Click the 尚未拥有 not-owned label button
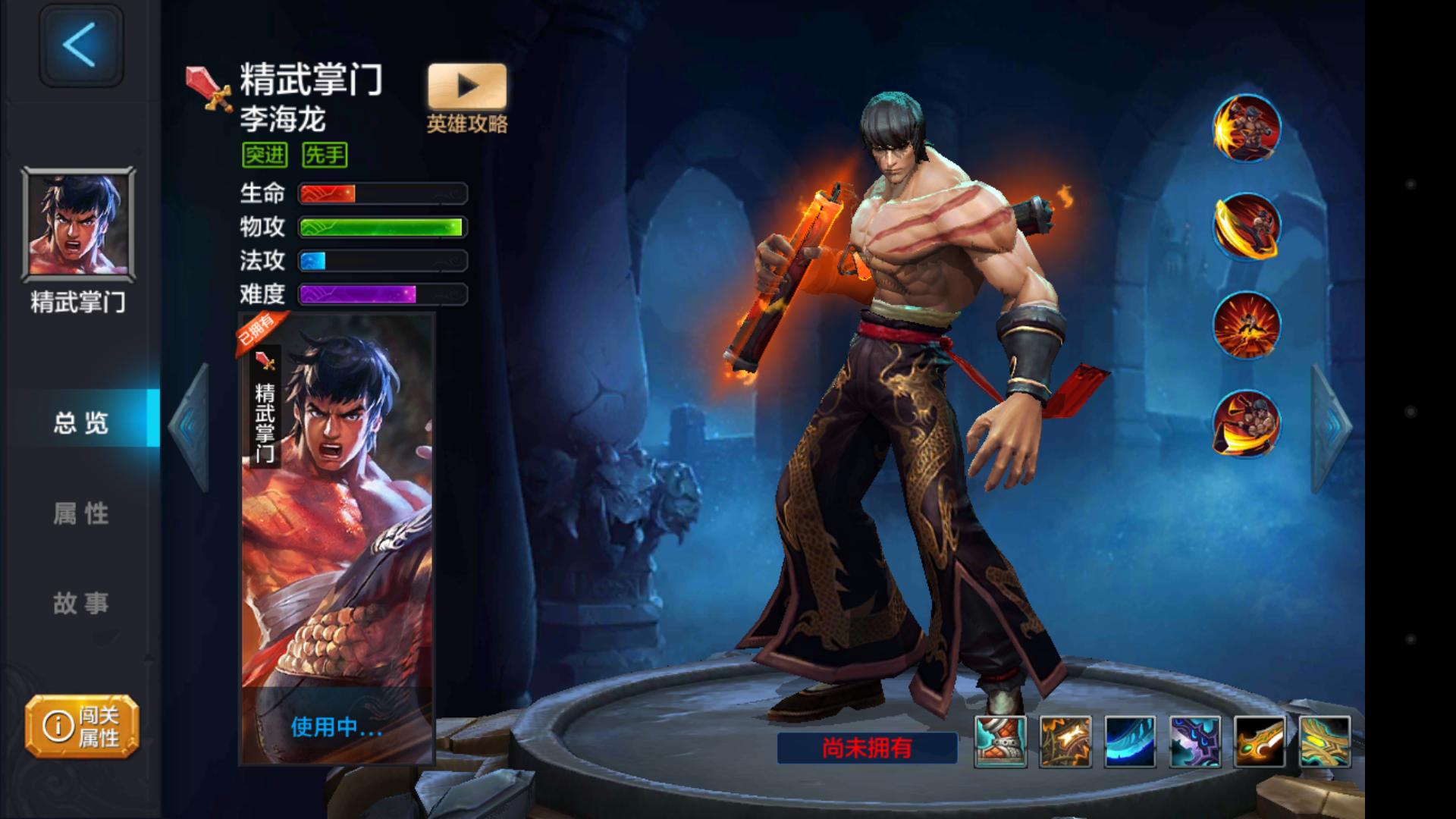This screenshot has height=819, width=1456. click(x=867, y=748)
